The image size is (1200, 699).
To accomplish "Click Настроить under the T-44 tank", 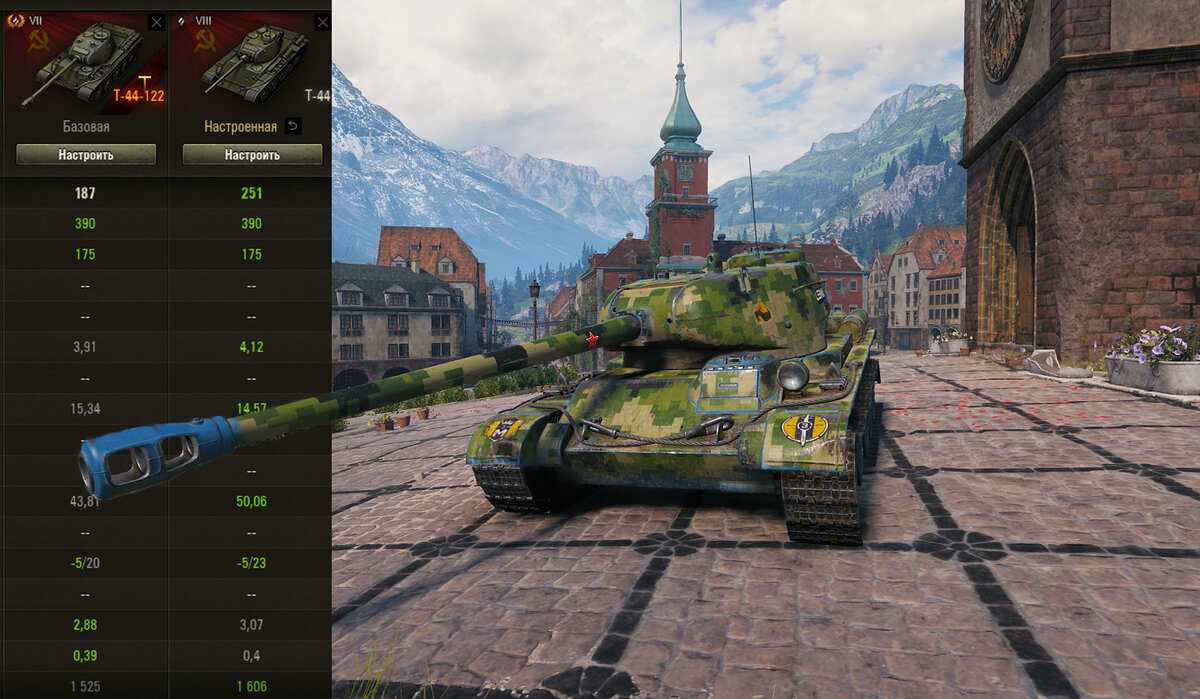I will [x=252, y=155].
